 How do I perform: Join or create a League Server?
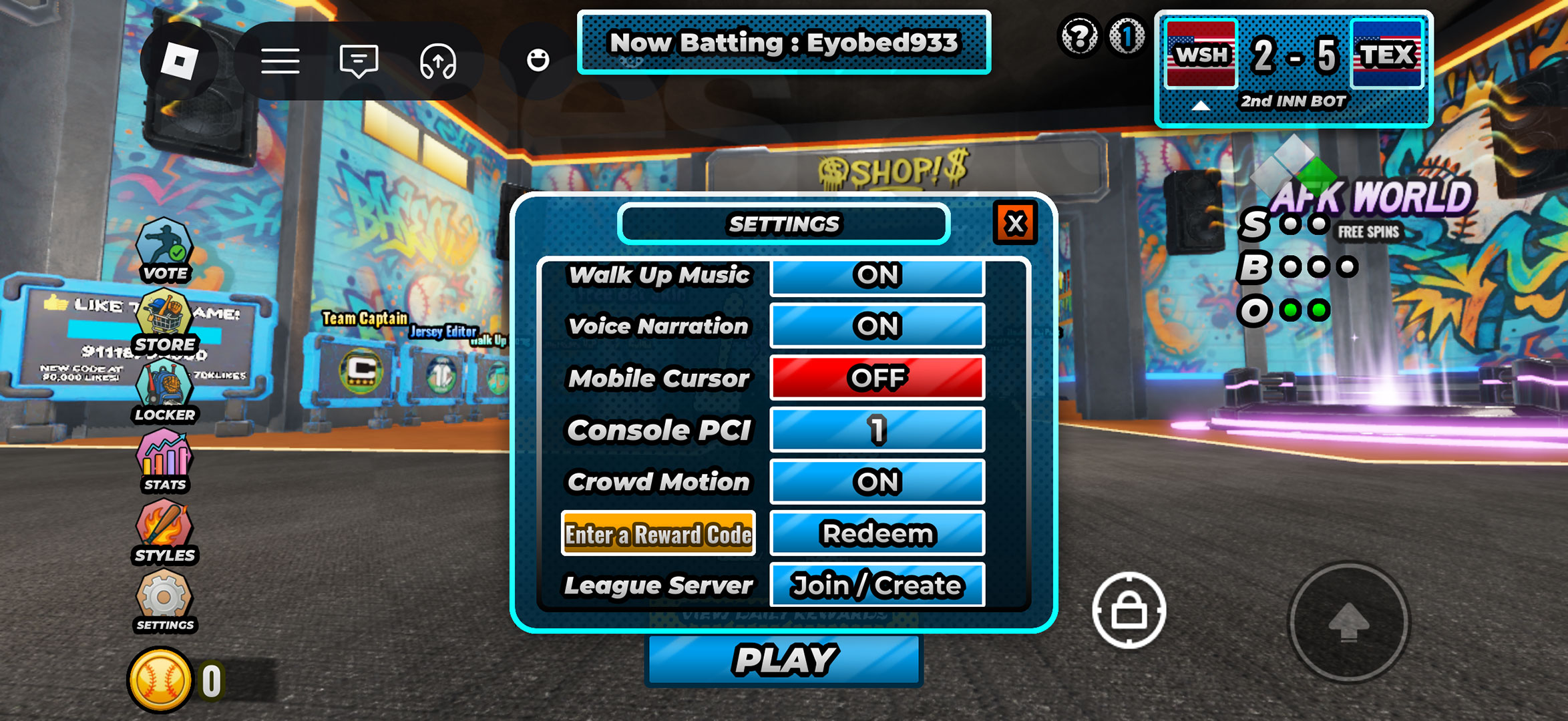tap(877, 585)
